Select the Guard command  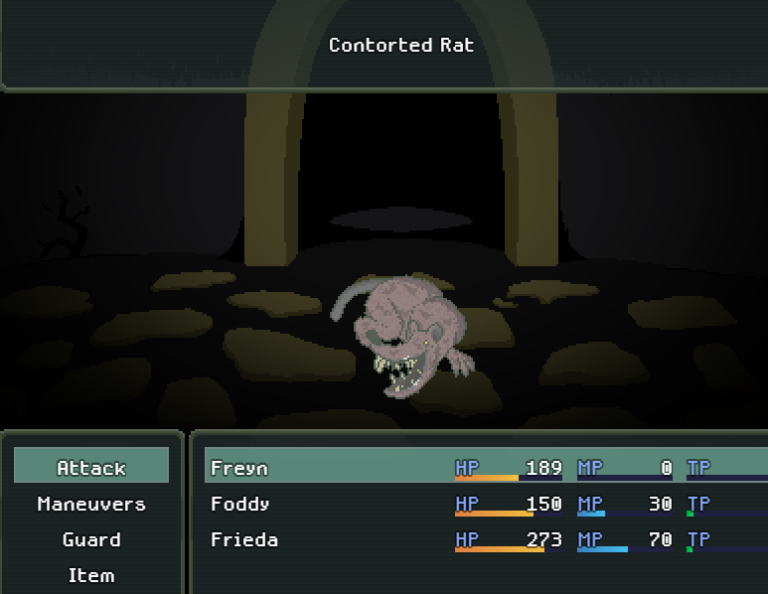tap(91, 539)
